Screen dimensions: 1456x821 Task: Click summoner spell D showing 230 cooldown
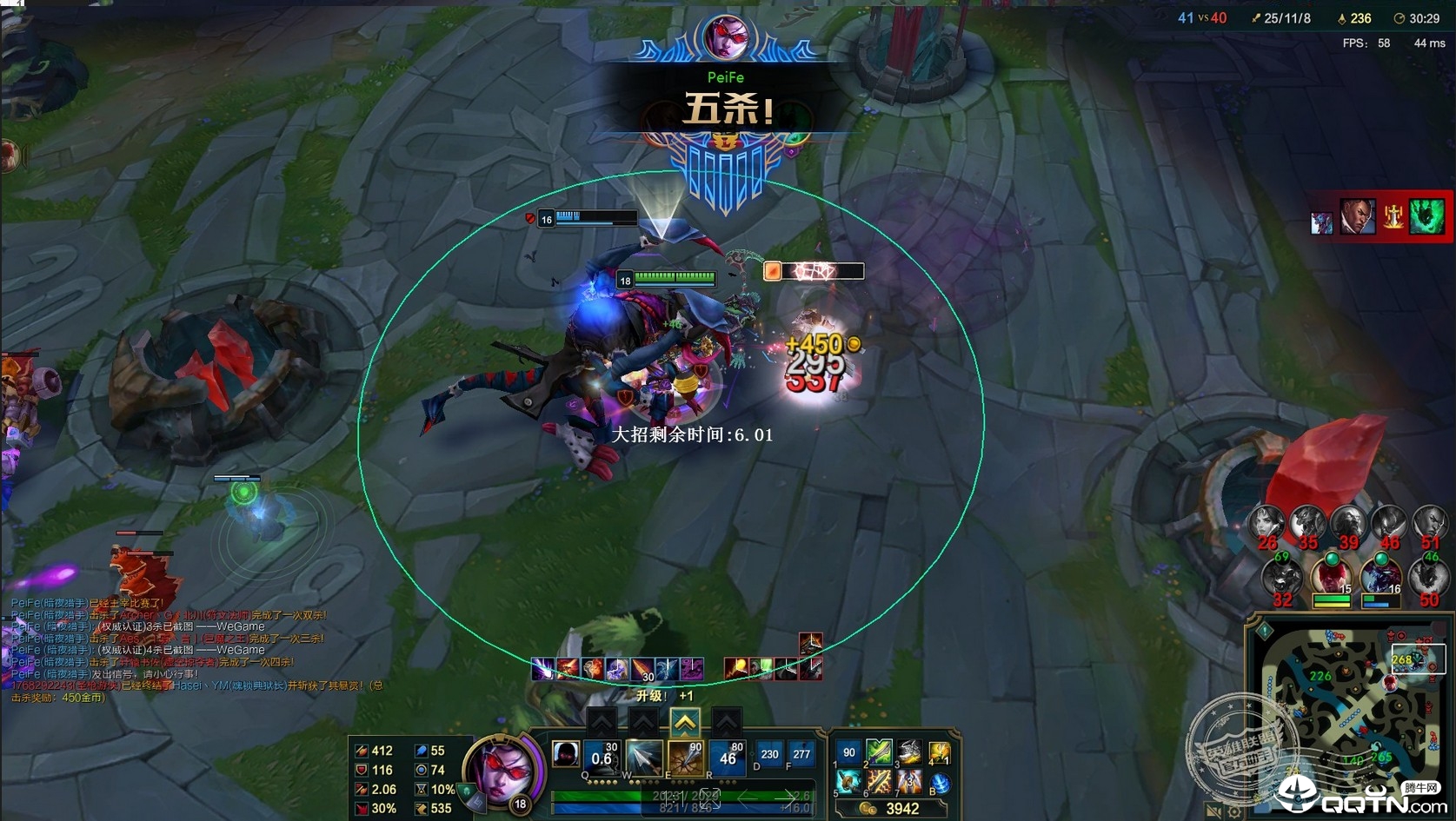pos(769,754)
